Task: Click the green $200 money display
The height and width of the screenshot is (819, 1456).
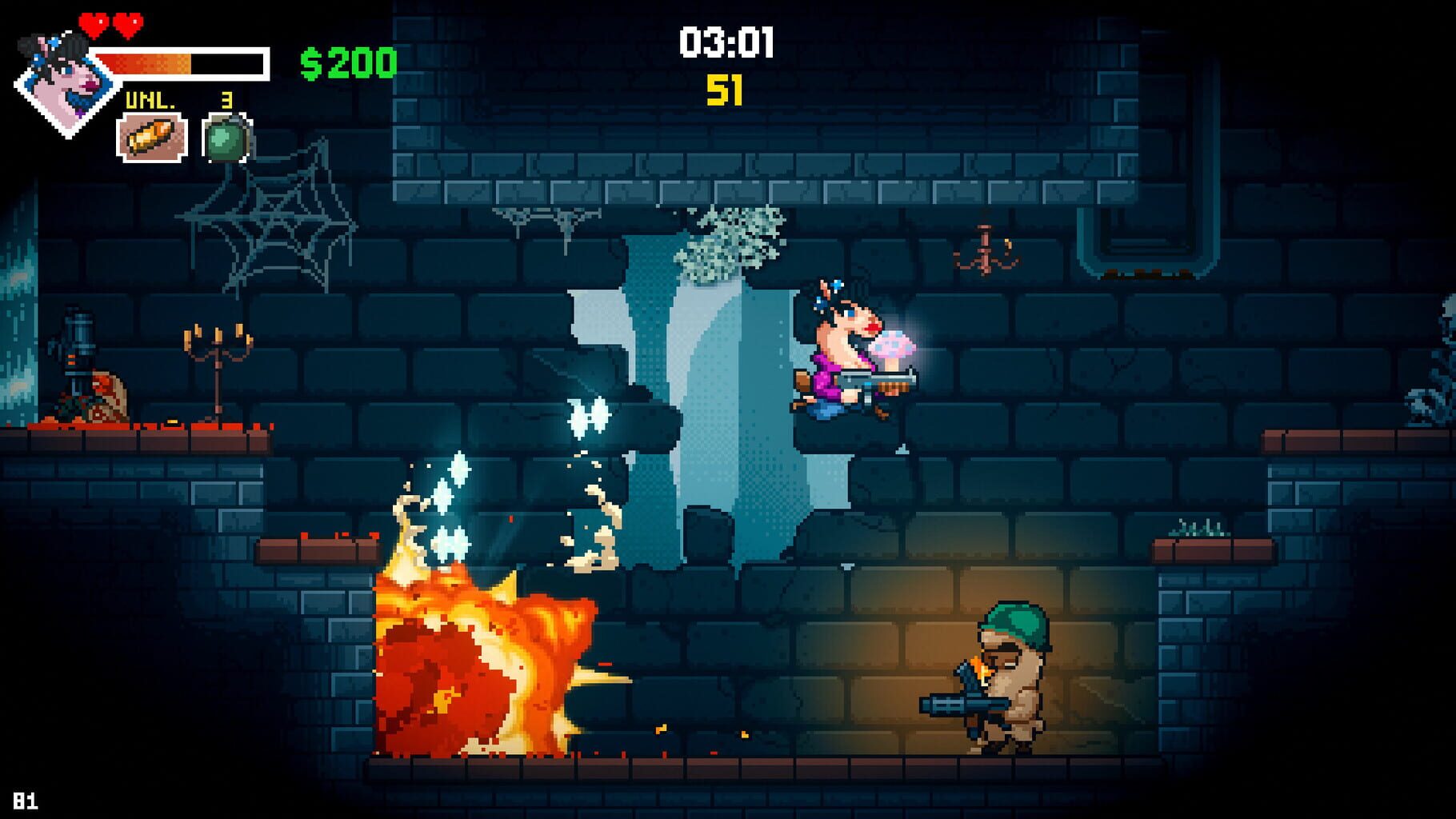Action: tap(348, 62)
